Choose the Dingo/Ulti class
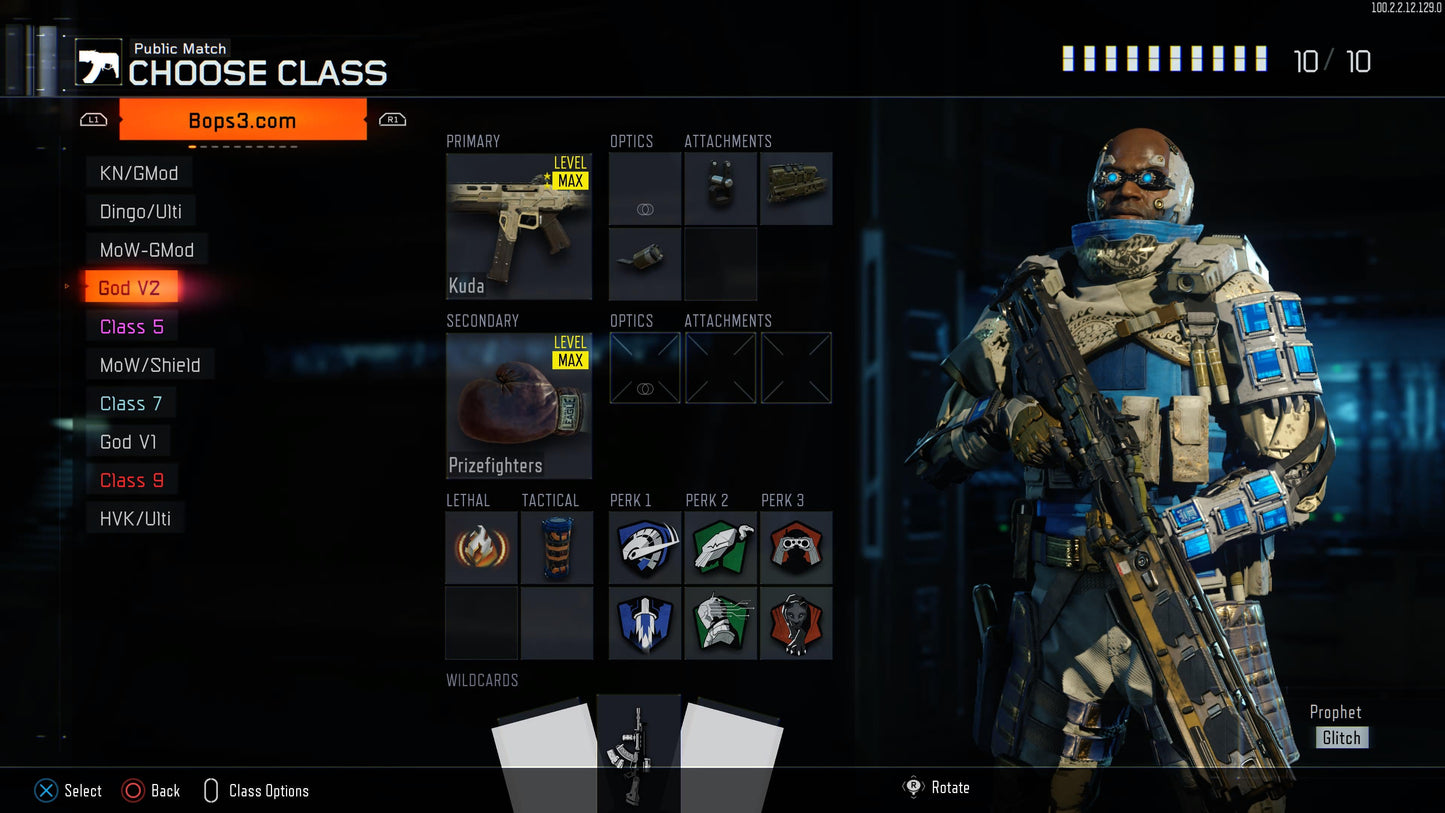1445x813 pixels. click(140, 211)
